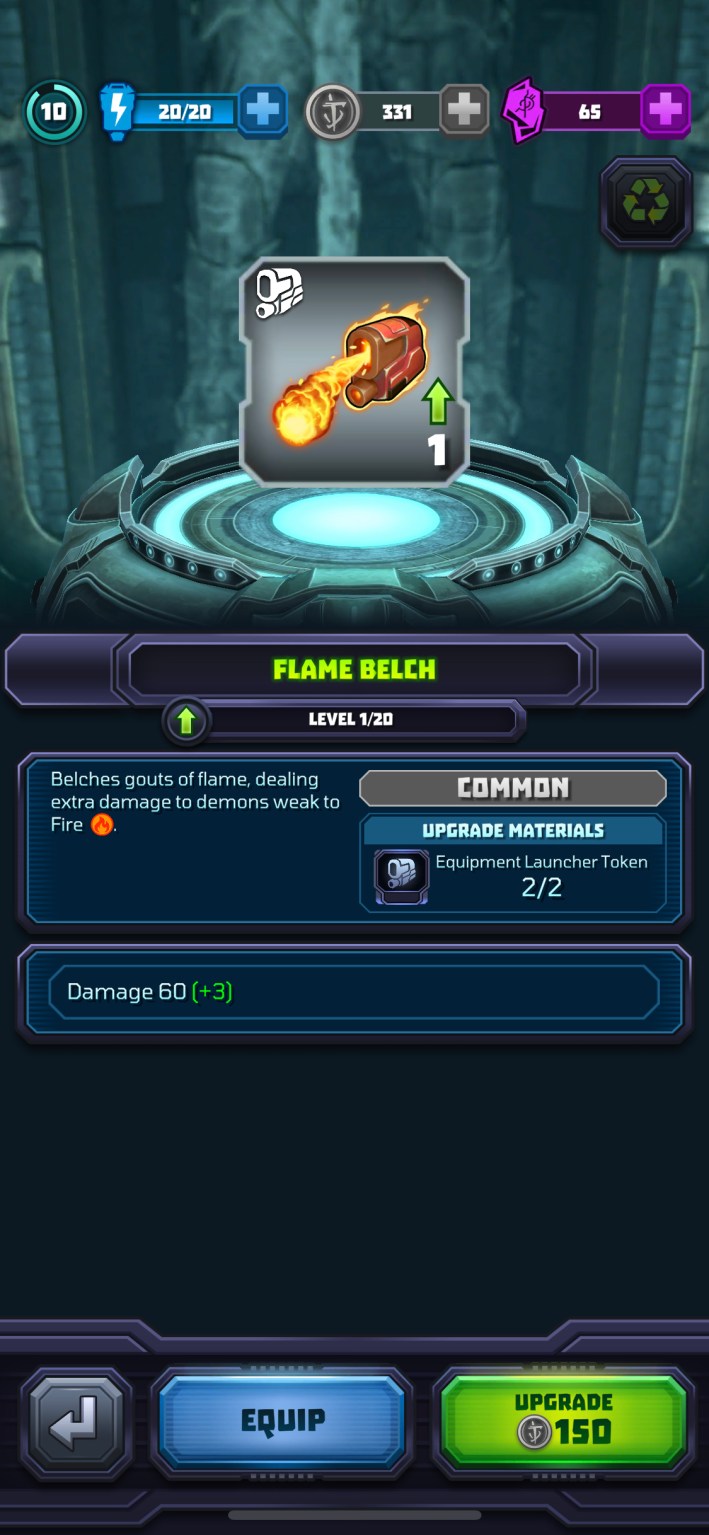709x1535 pixels.
Task: Select the Equipment Launcher Token icon
Action: pos(402,873)
